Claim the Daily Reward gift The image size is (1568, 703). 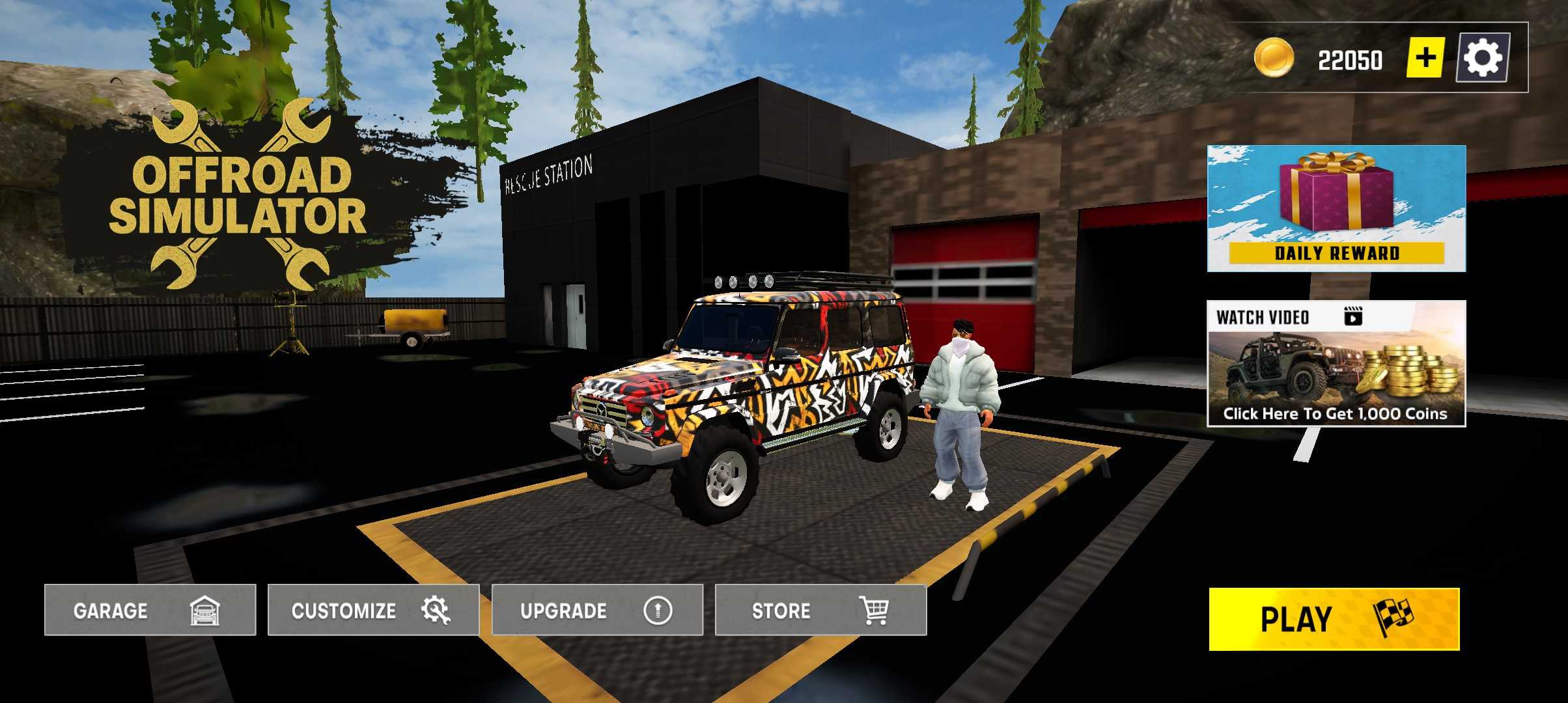click(1336, 208)
